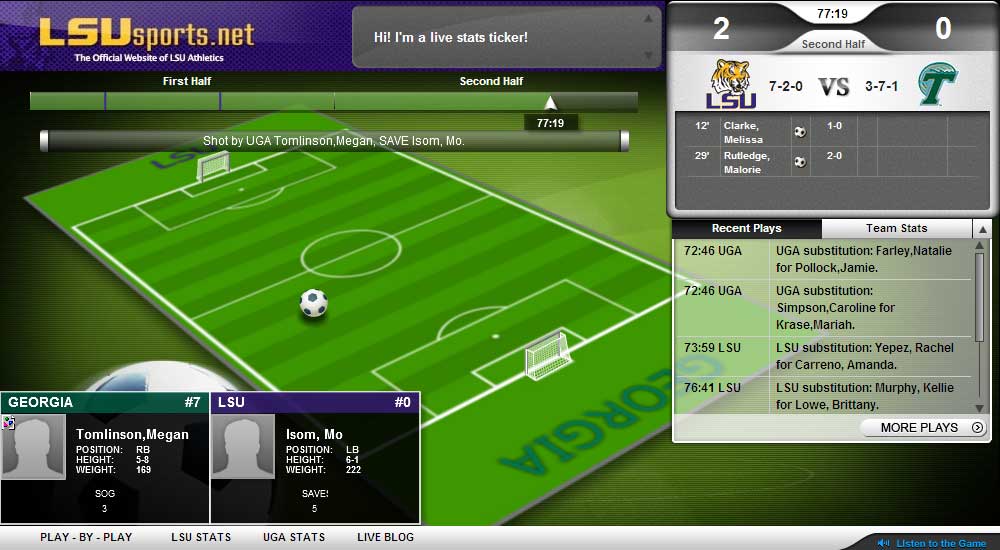Click the match timeline's white position marker
Viewport: 1000px width, 550px height.
(550, 102)
